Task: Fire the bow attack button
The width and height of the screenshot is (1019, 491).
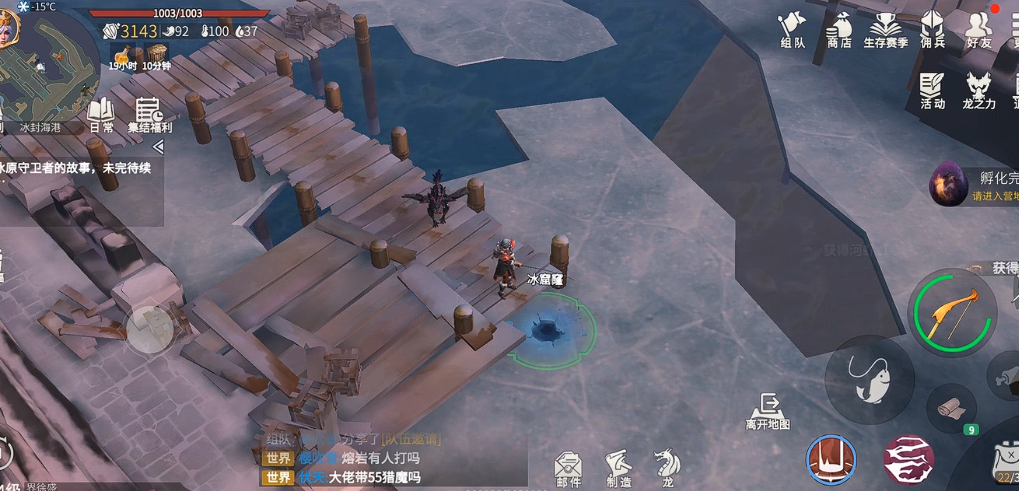Action: pyautogui.click(x=952, y=313)
